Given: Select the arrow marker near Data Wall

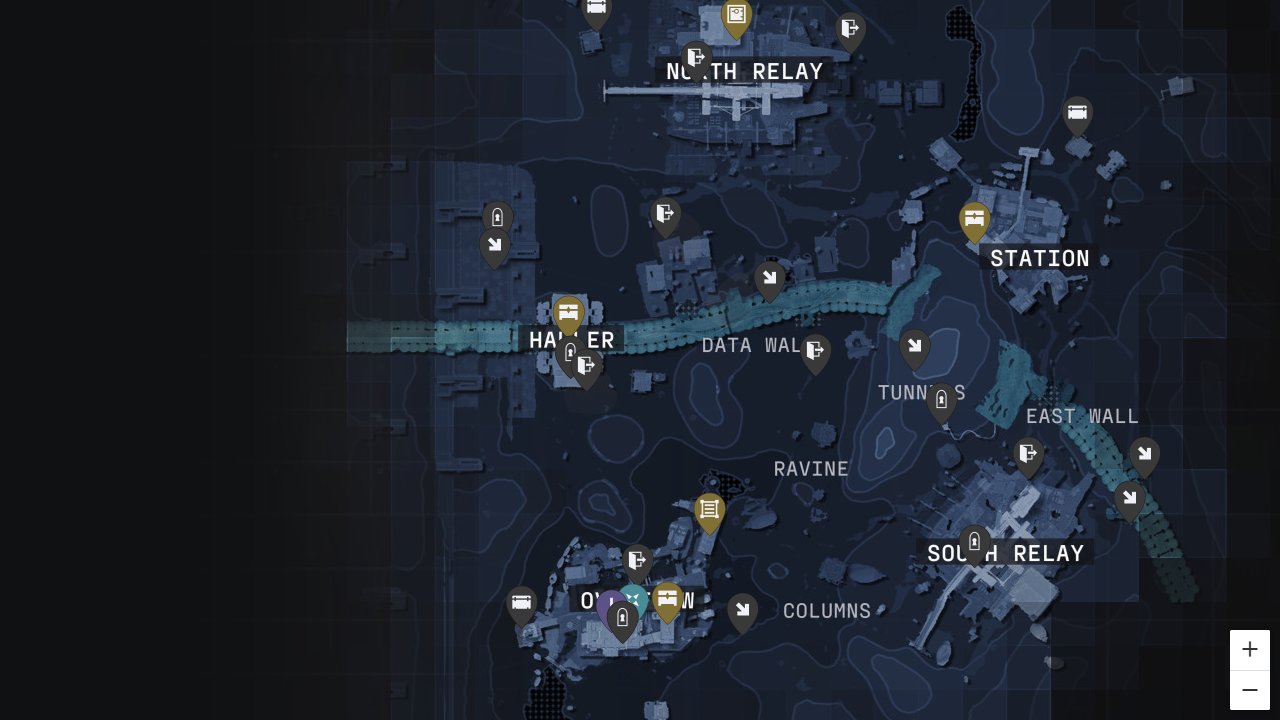Looking at the screenshot, I should [770, 277].
